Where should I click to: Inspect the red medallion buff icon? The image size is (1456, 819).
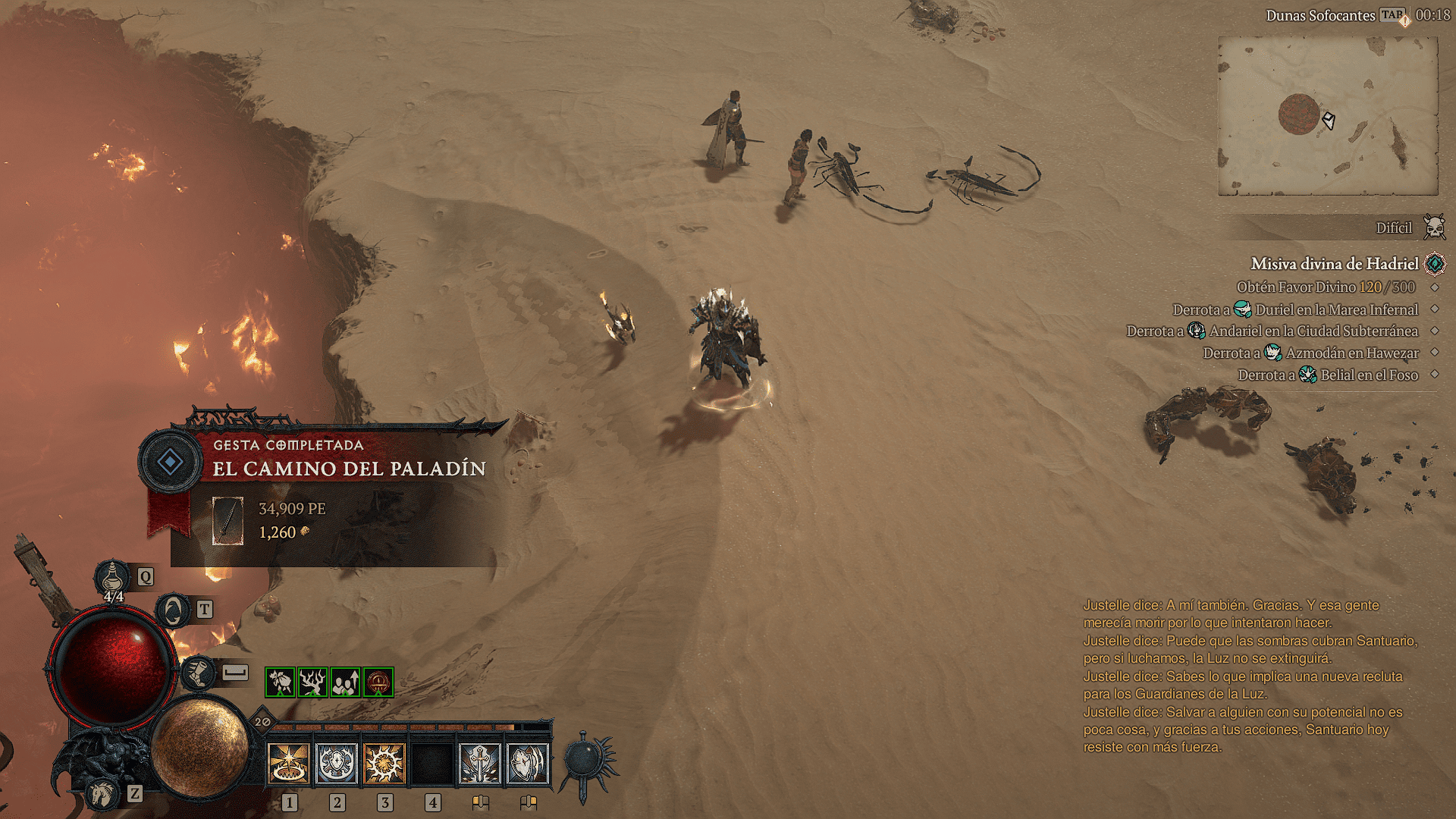click(x=378, y=682)
